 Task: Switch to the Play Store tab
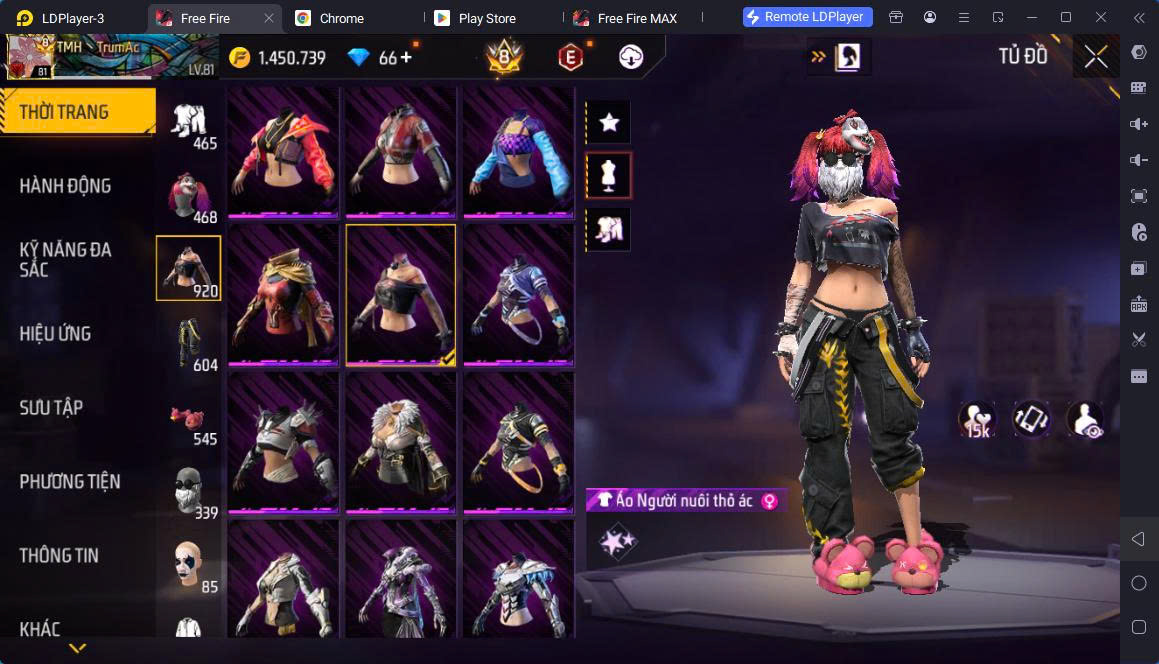click(x=486, y=18)
